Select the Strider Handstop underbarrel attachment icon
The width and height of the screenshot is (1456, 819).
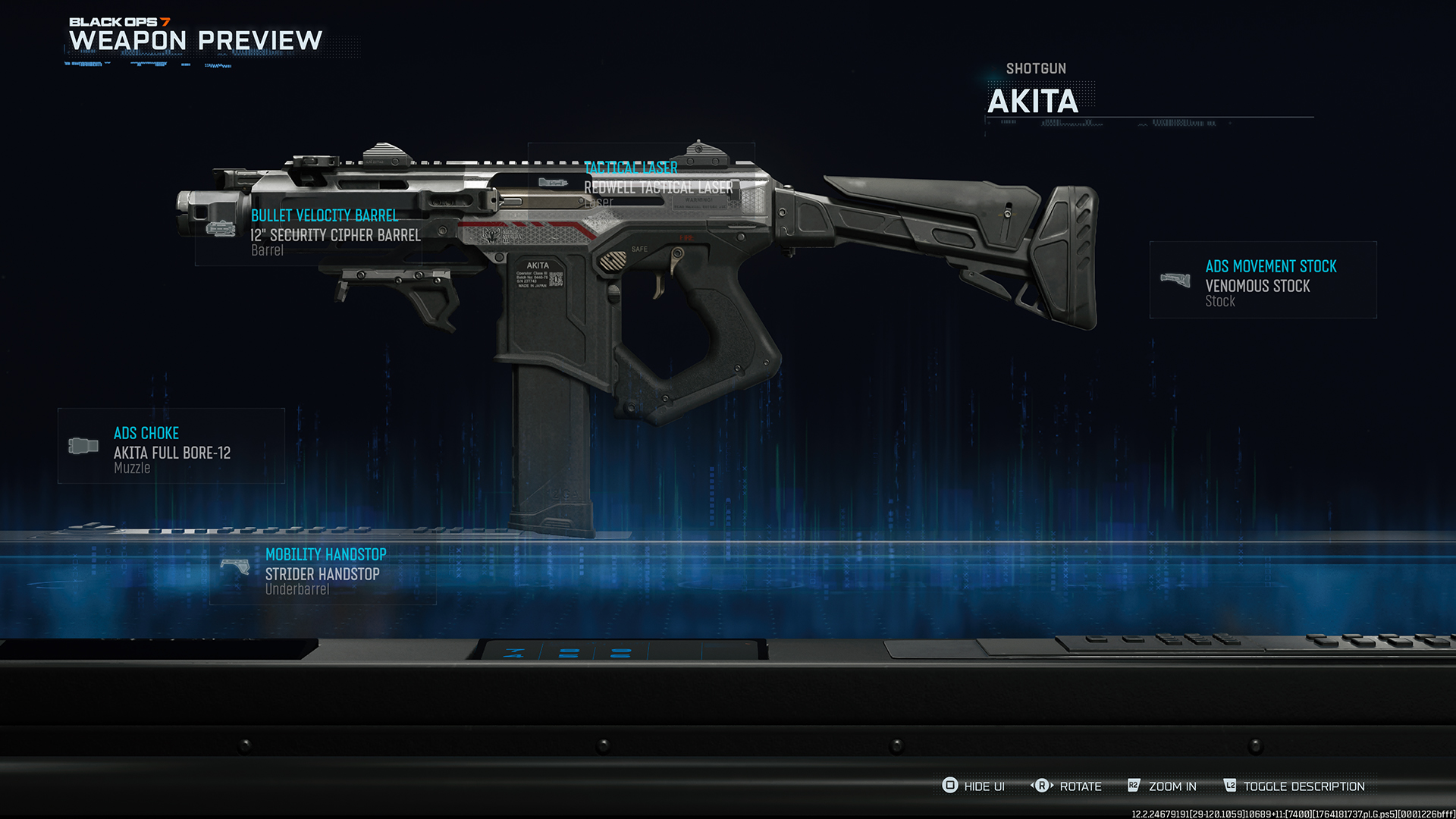237,568
